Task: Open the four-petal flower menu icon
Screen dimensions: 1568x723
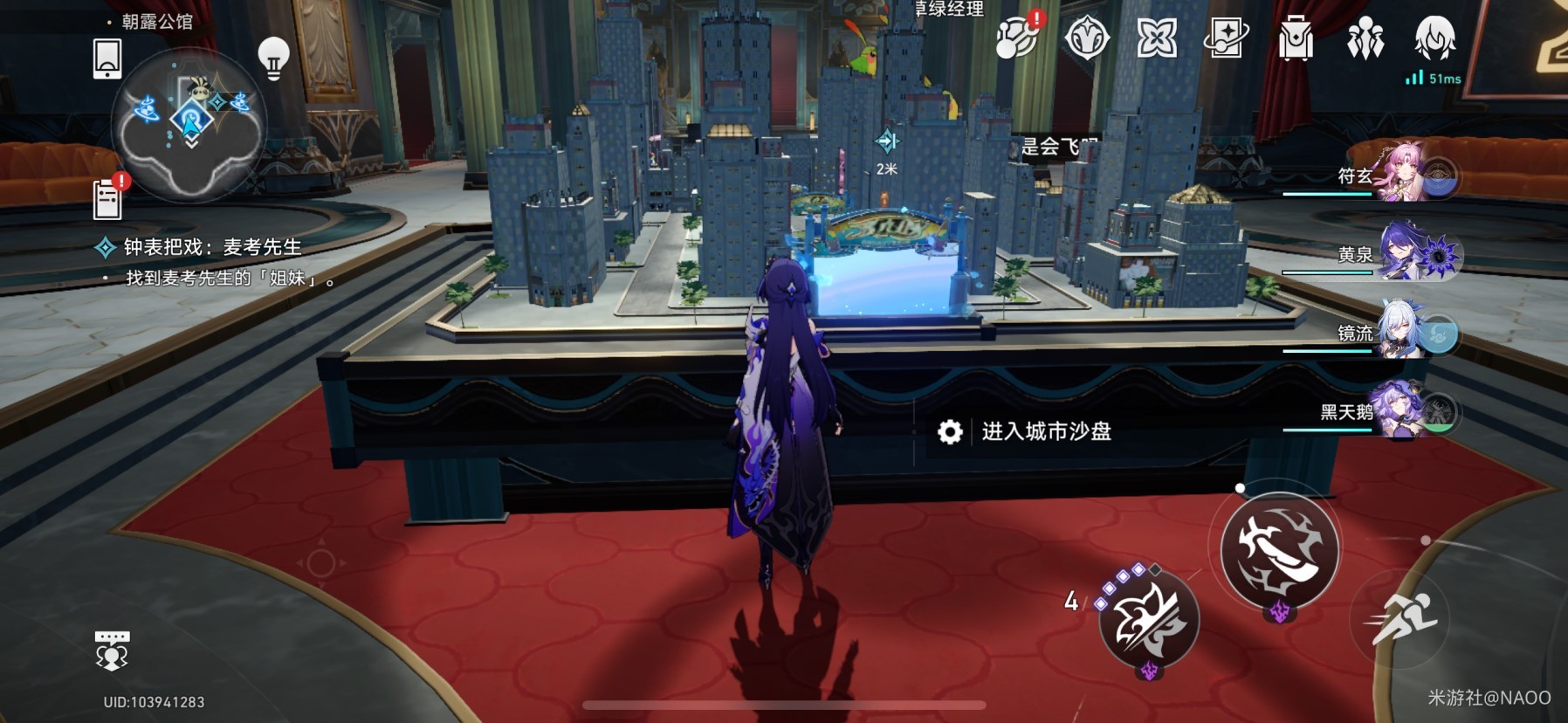Action: click(1157, 39)
